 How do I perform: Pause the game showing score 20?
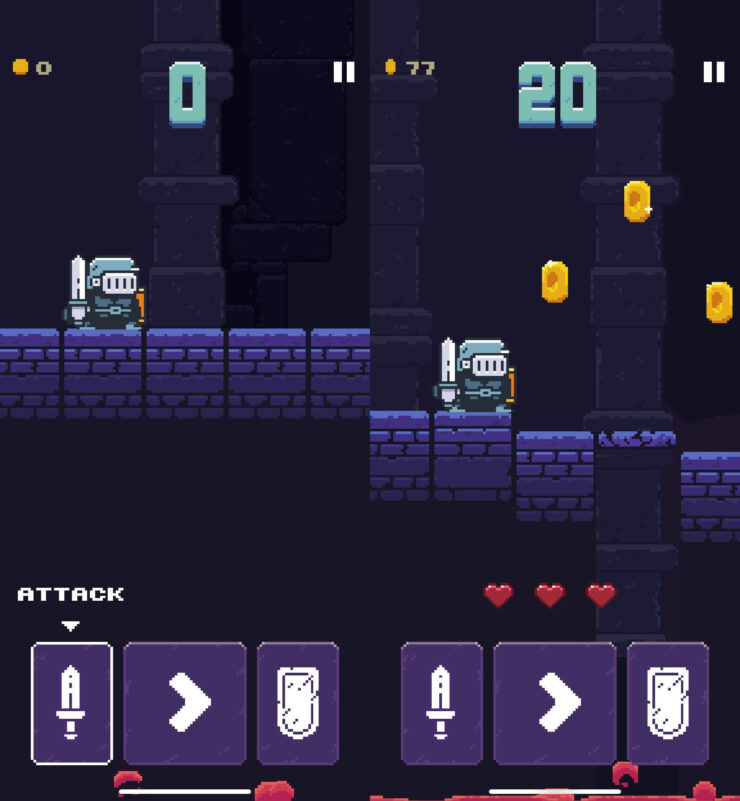[713, 72]
